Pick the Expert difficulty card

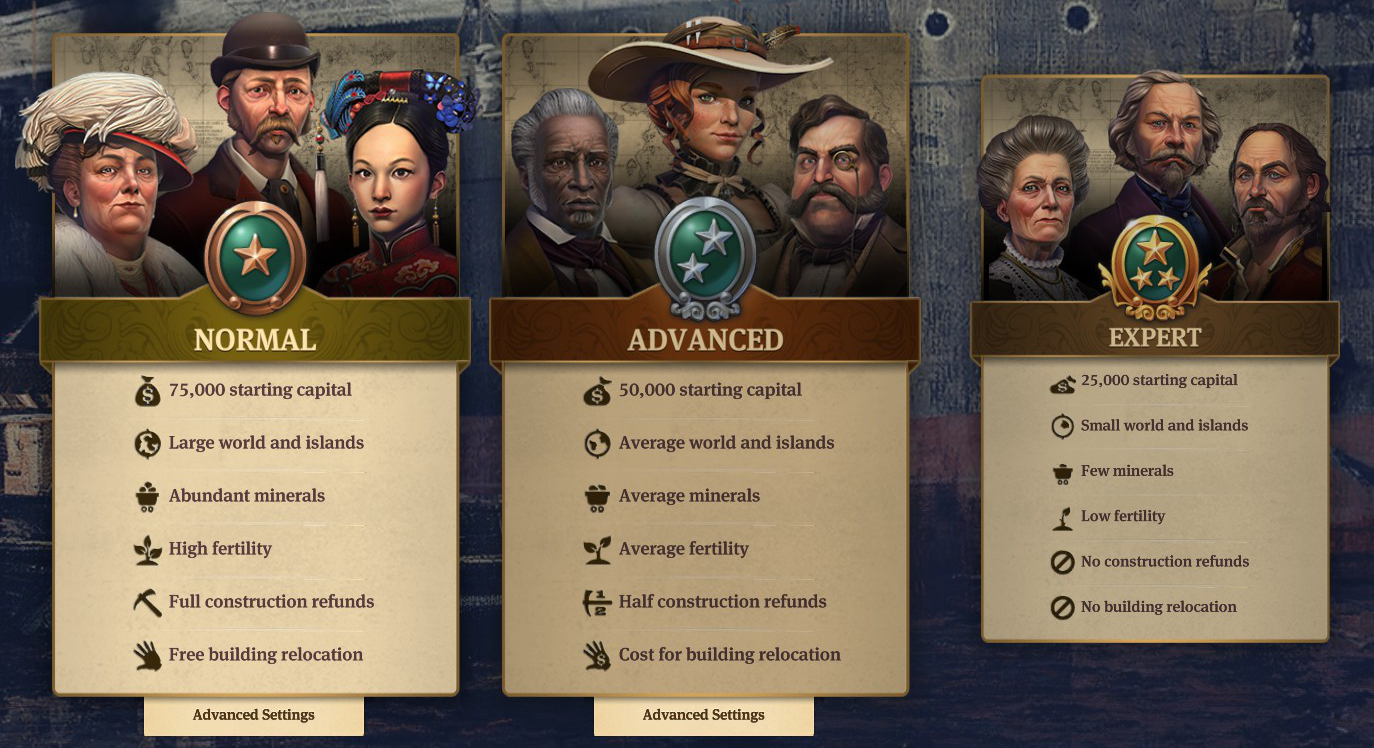(1155, 337)
